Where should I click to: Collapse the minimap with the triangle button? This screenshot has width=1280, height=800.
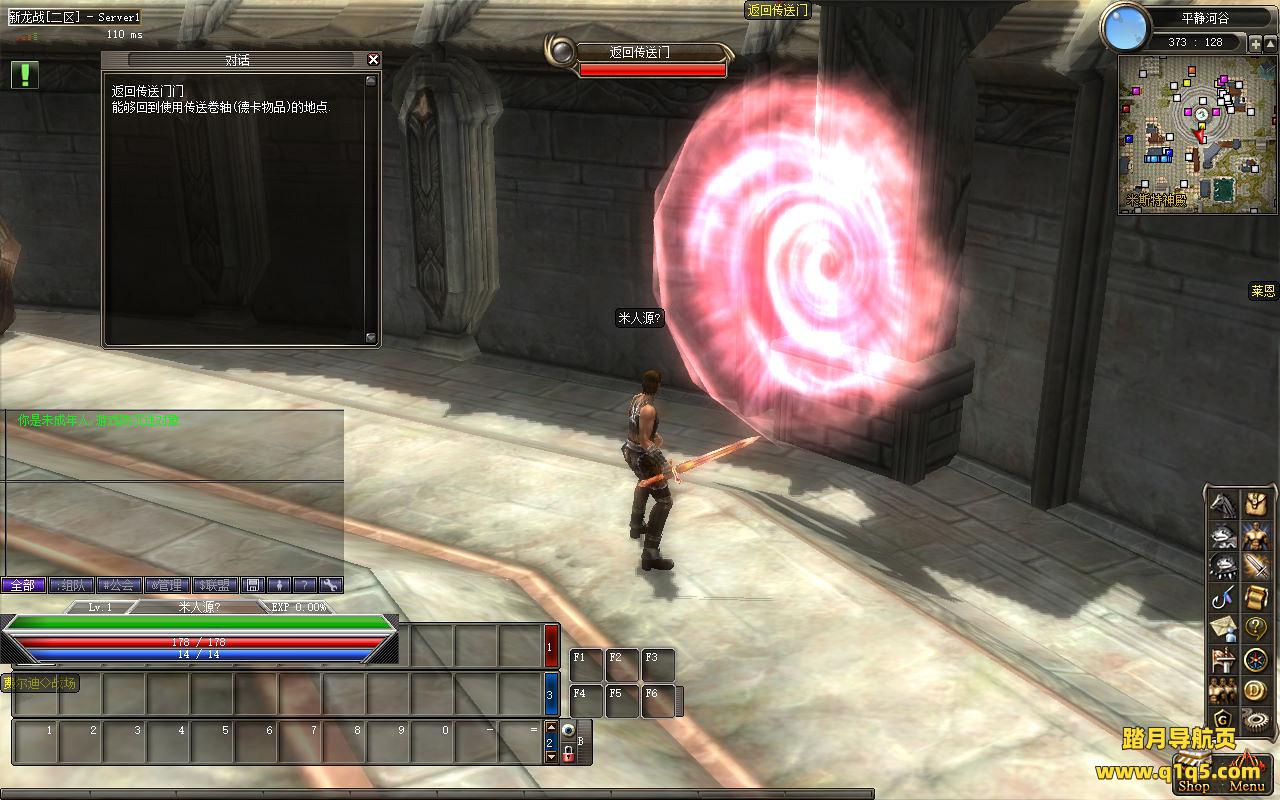pos(1270,43)
